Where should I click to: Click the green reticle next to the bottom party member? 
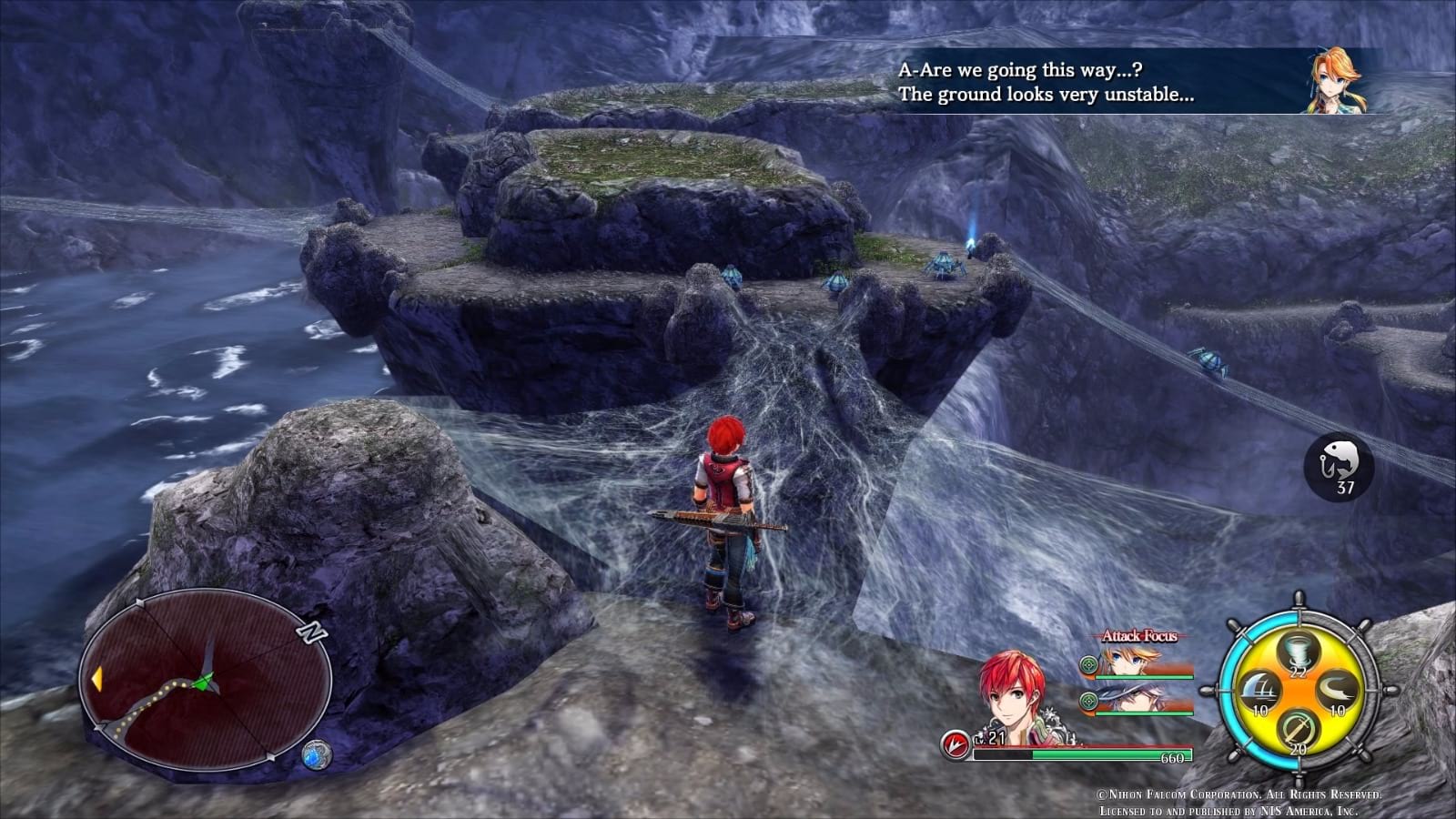(x=1088, y=699)
